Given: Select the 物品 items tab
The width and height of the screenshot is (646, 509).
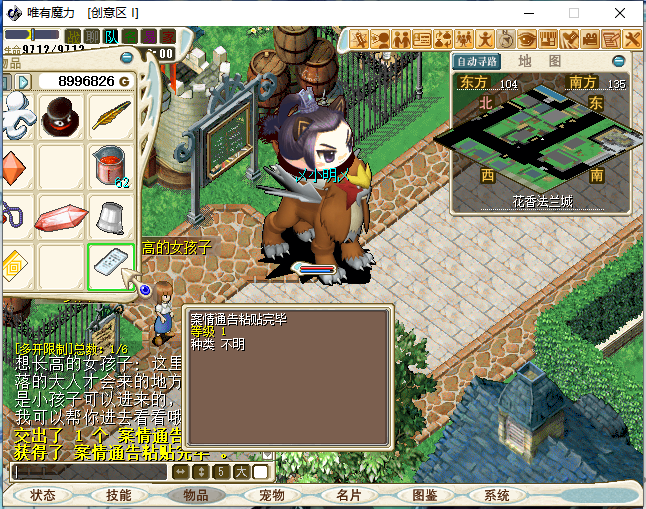Looking at the screenshot, I should 196,495.
